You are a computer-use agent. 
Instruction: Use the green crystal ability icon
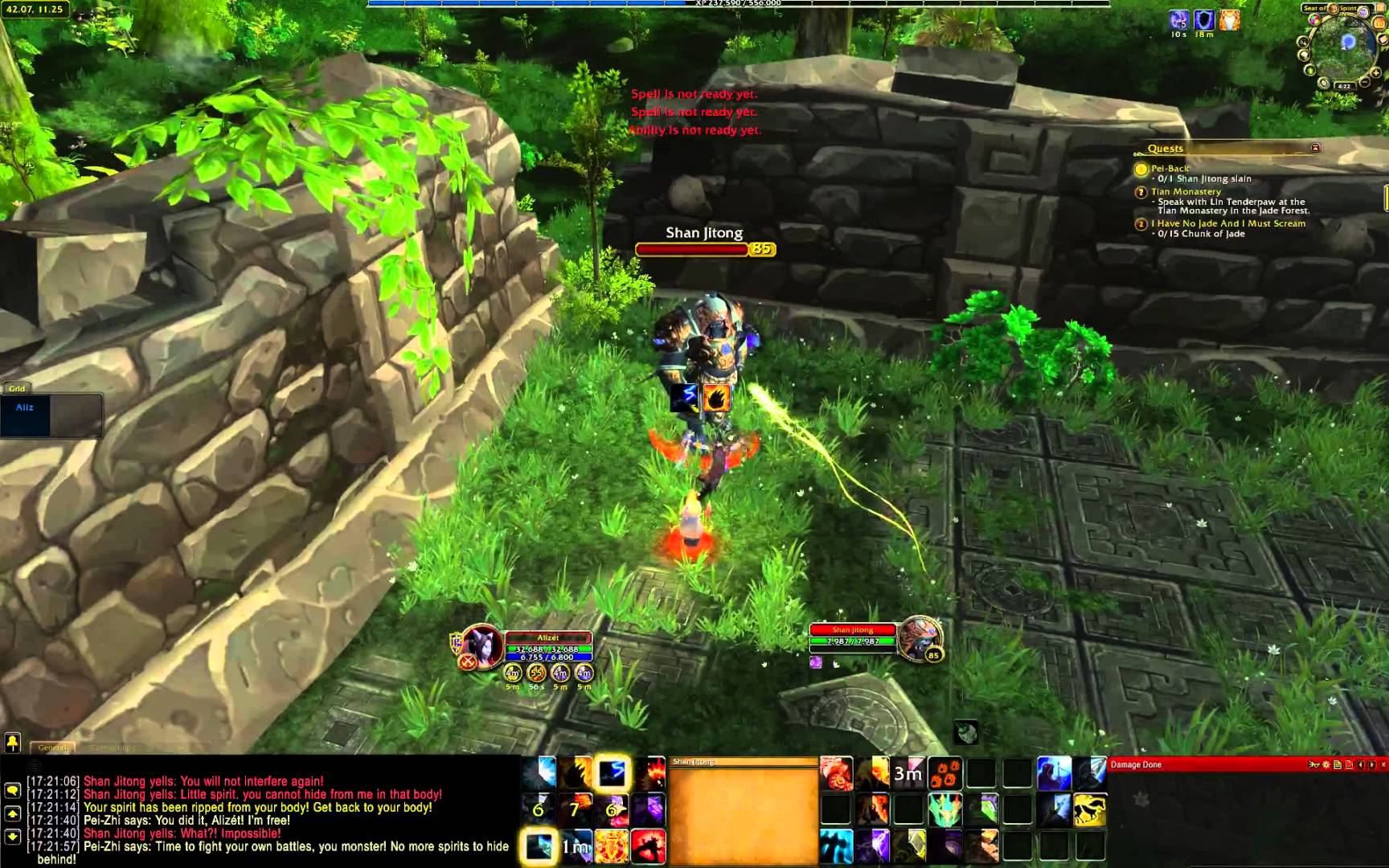click(x=944, y=810)
